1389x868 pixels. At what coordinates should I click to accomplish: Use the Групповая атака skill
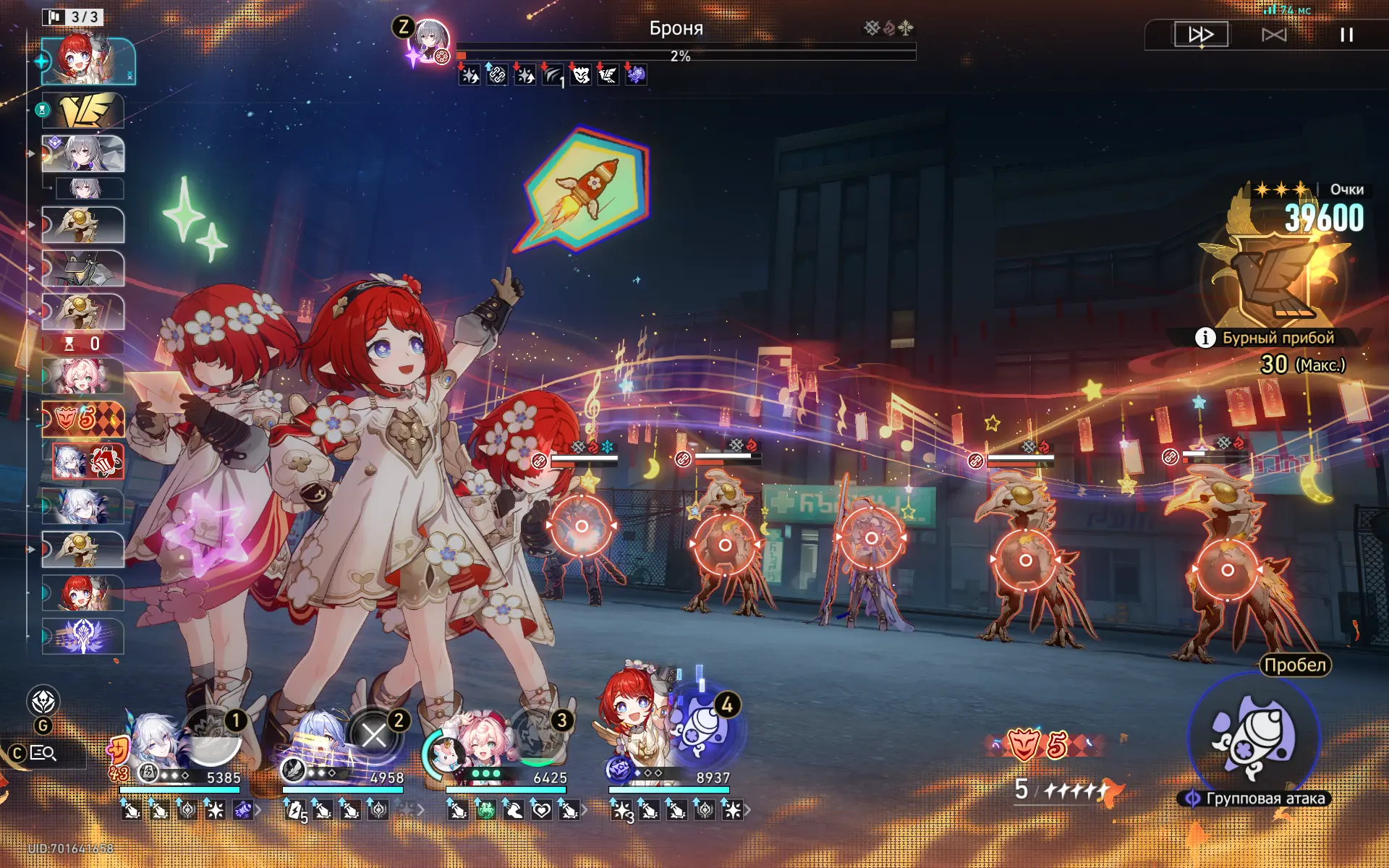(x=1254, y=739)
